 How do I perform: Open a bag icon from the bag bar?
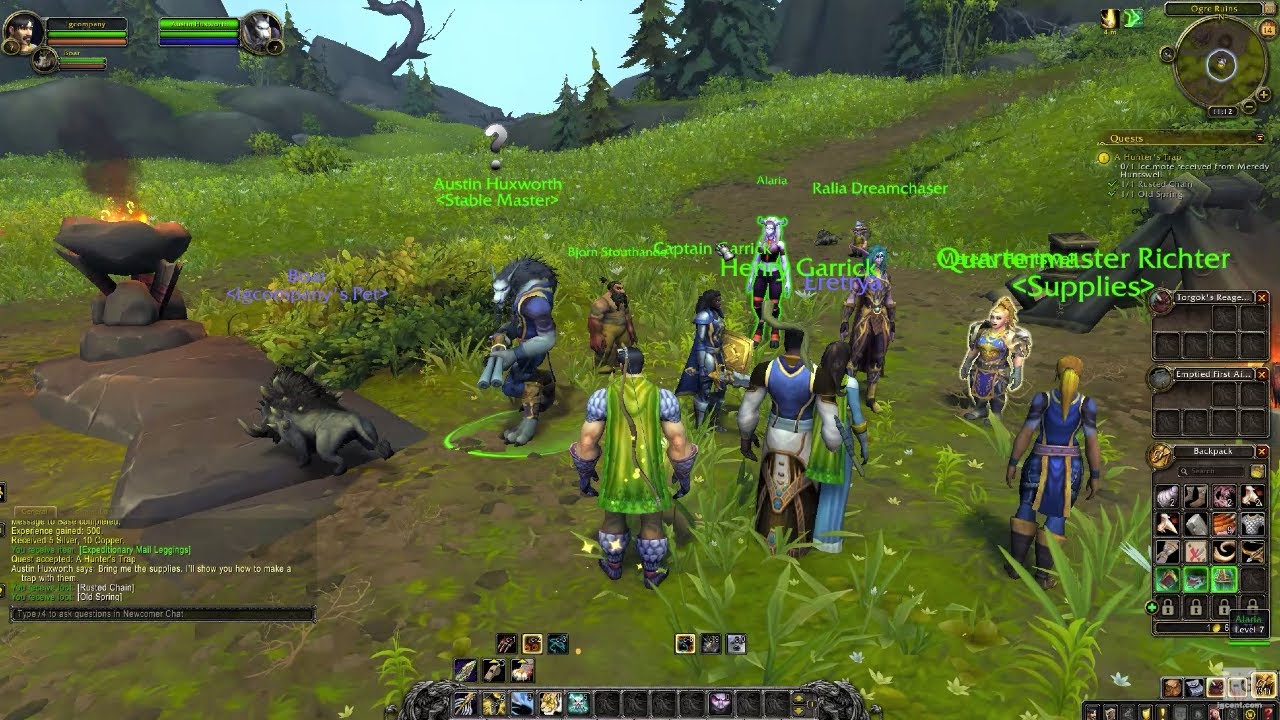click(x=1172, y=687)
